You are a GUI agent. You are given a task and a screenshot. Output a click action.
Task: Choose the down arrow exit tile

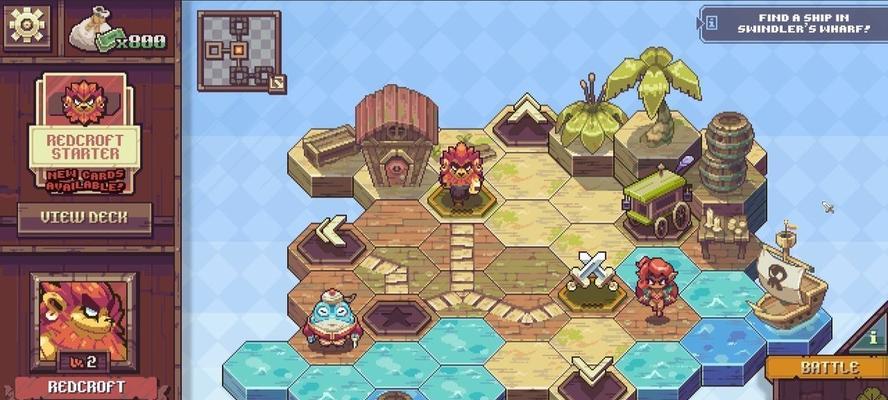pyautogui.click(x=592, y=373)
